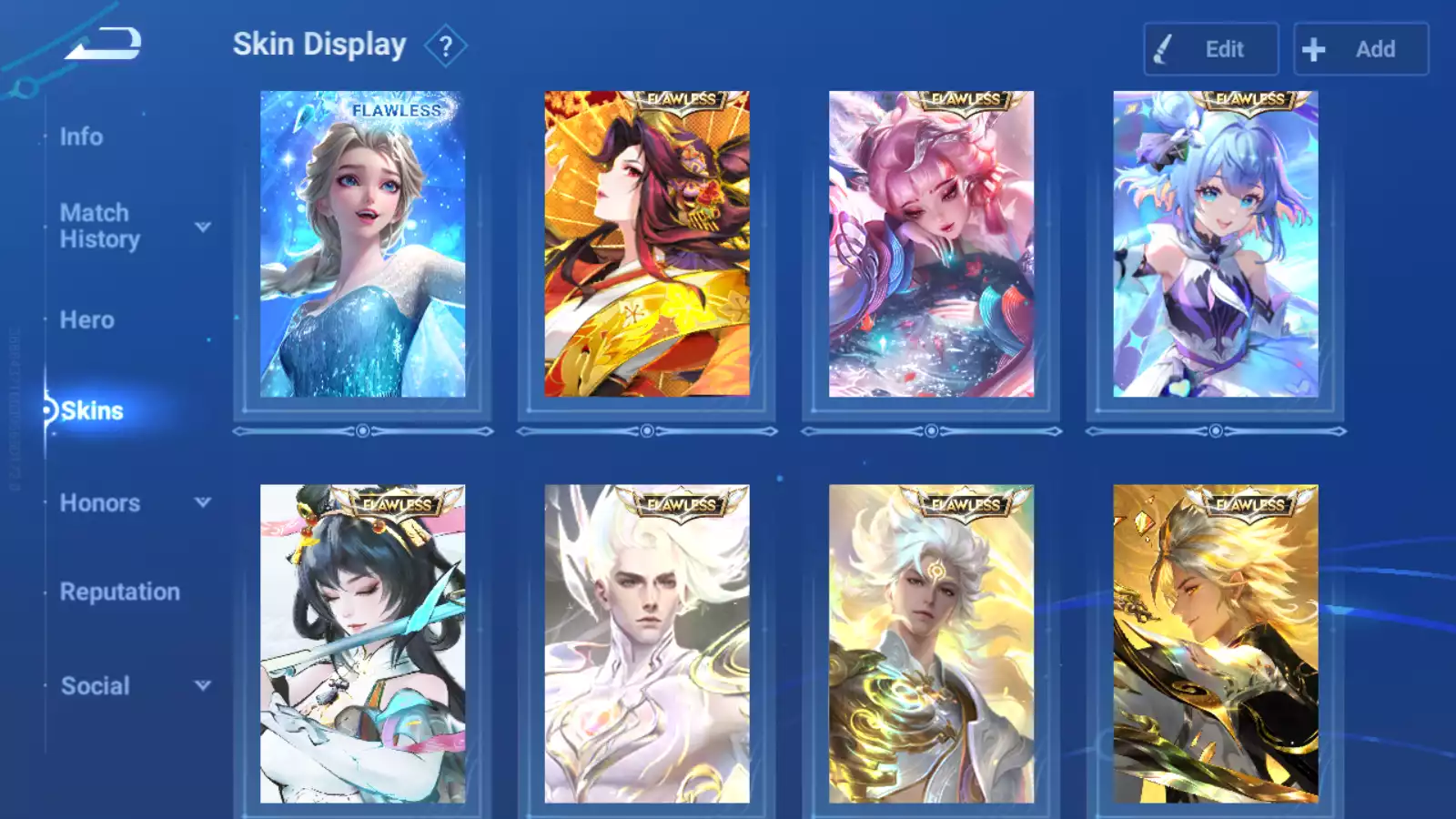Choose the white-haired man in white armor card
Viewport: 1456px width, 819px height.
tap(647, 644)
